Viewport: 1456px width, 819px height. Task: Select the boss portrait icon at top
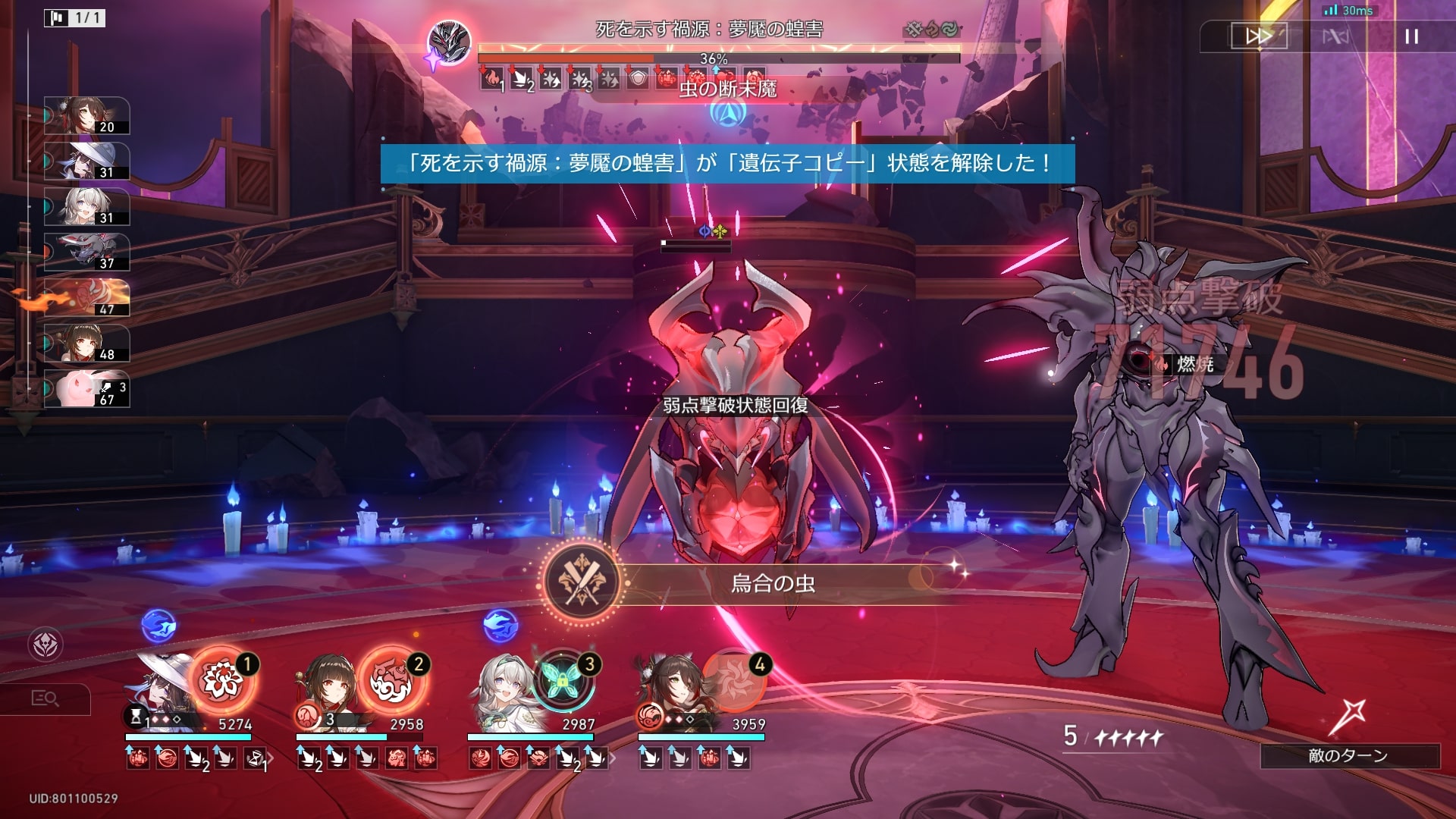coord(449,42)
